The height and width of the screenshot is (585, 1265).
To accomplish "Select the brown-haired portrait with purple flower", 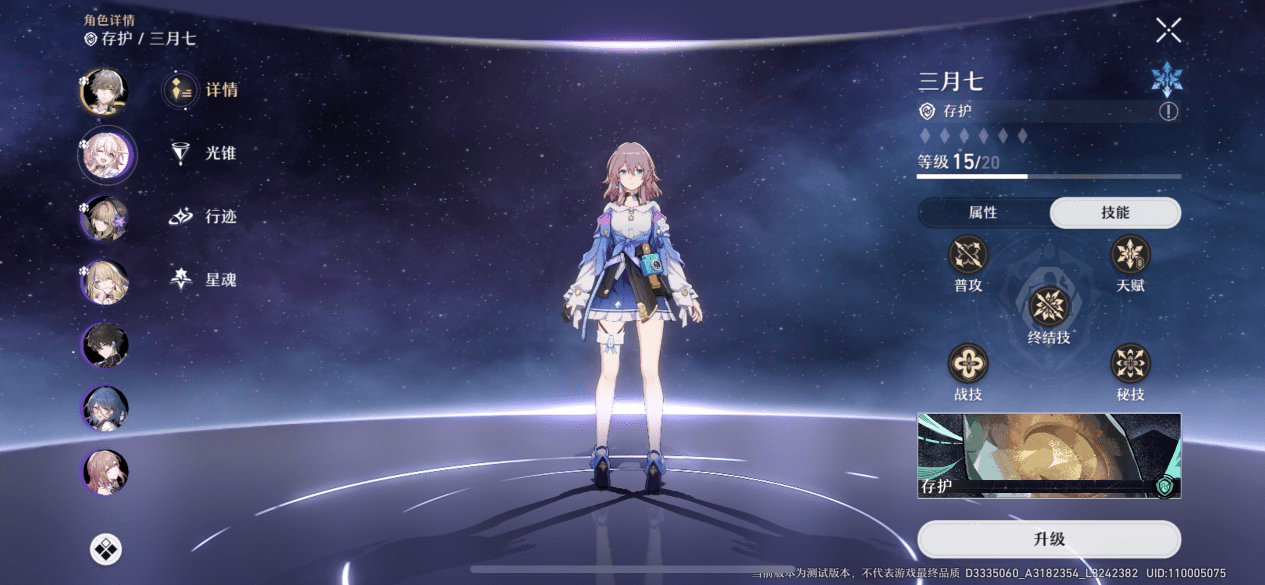I will pyautogui.click(x=104, y=218).
